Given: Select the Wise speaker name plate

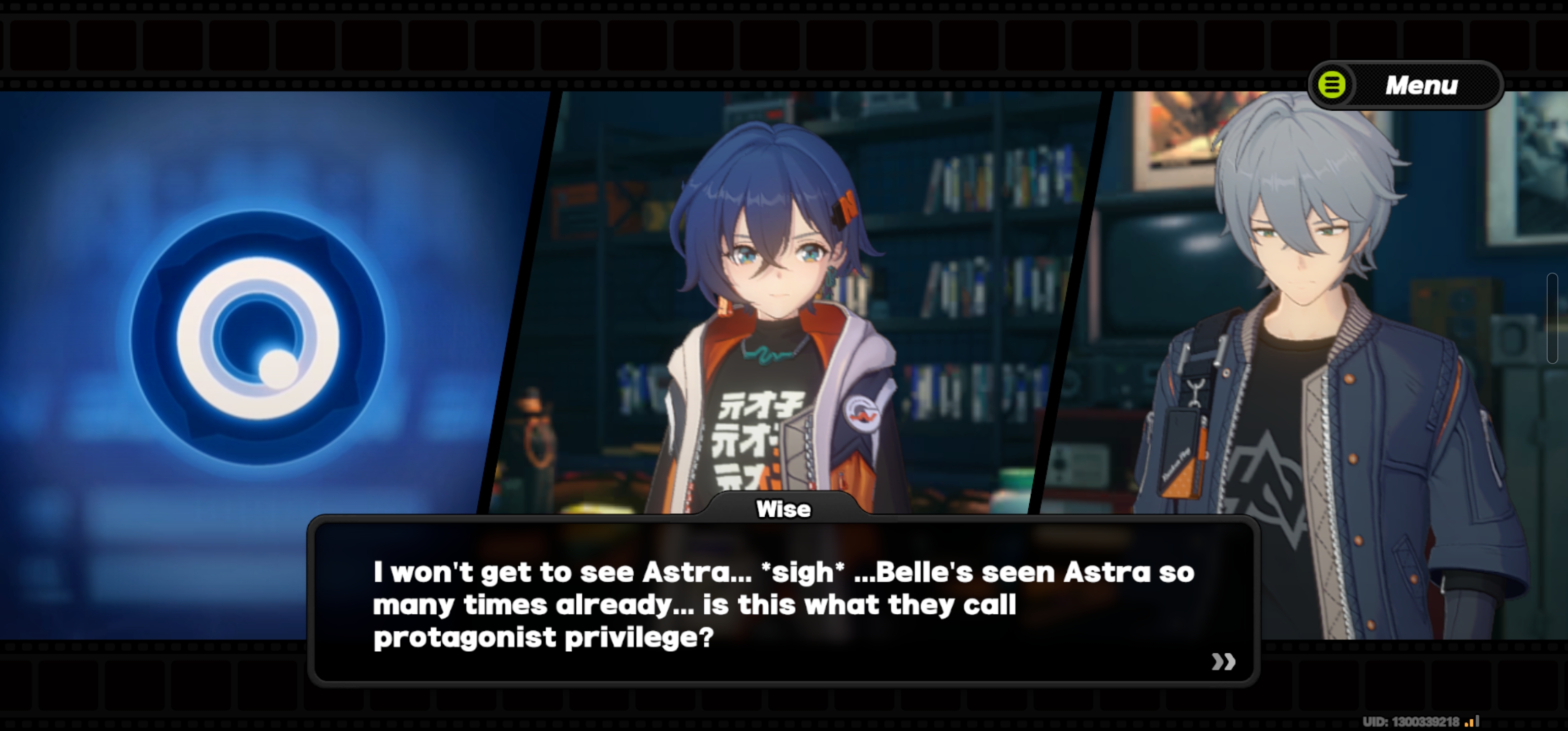Looking at the screenshot, I should [783, 509].
